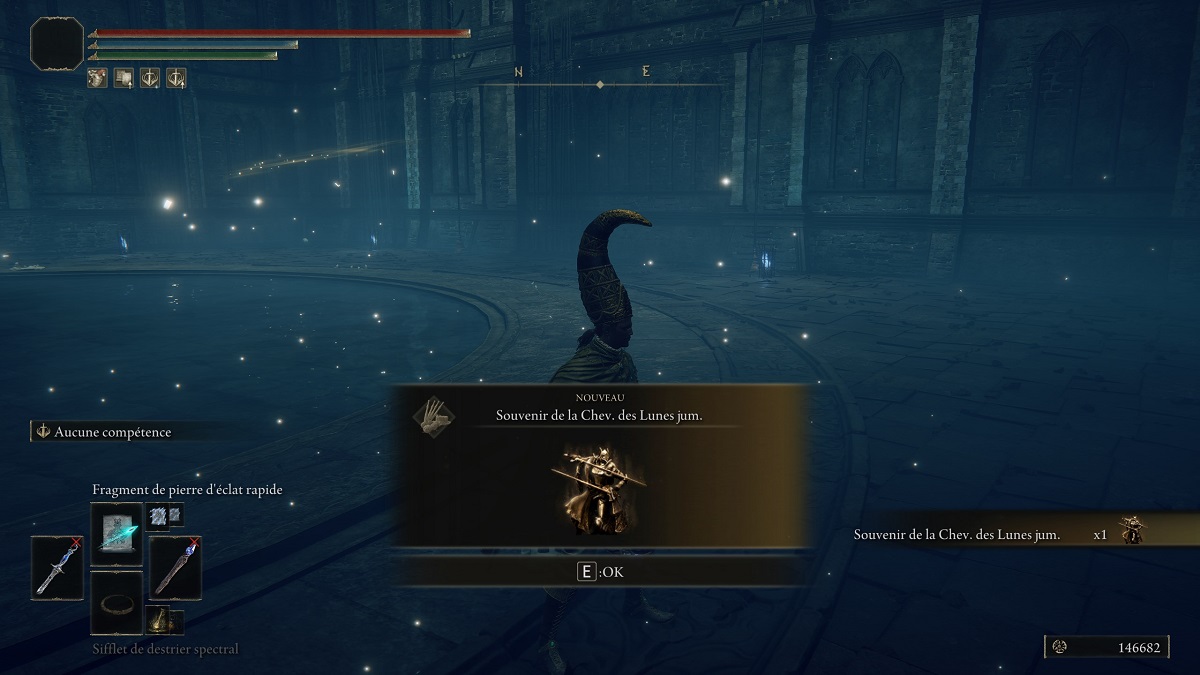Click the small golden pouch item icon
This screenshot has width=1200, height=675.
pos(163,621)
